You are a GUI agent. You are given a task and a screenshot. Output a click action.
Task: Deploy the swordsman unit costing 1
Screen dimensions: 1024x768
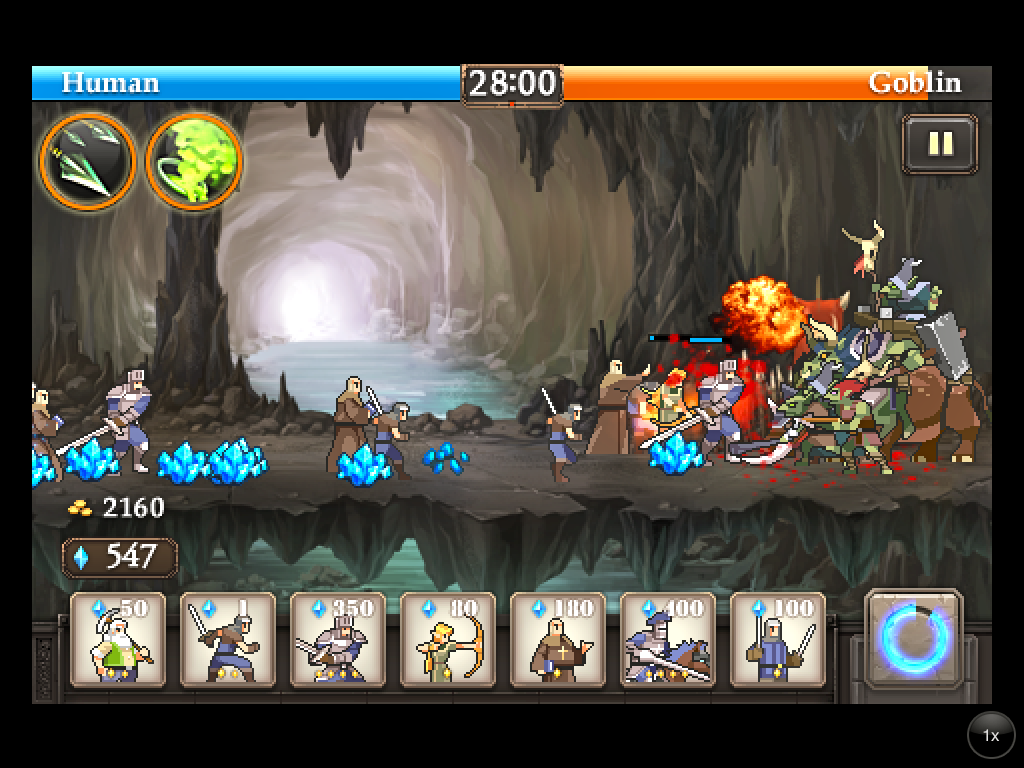(x=228, y=640)
